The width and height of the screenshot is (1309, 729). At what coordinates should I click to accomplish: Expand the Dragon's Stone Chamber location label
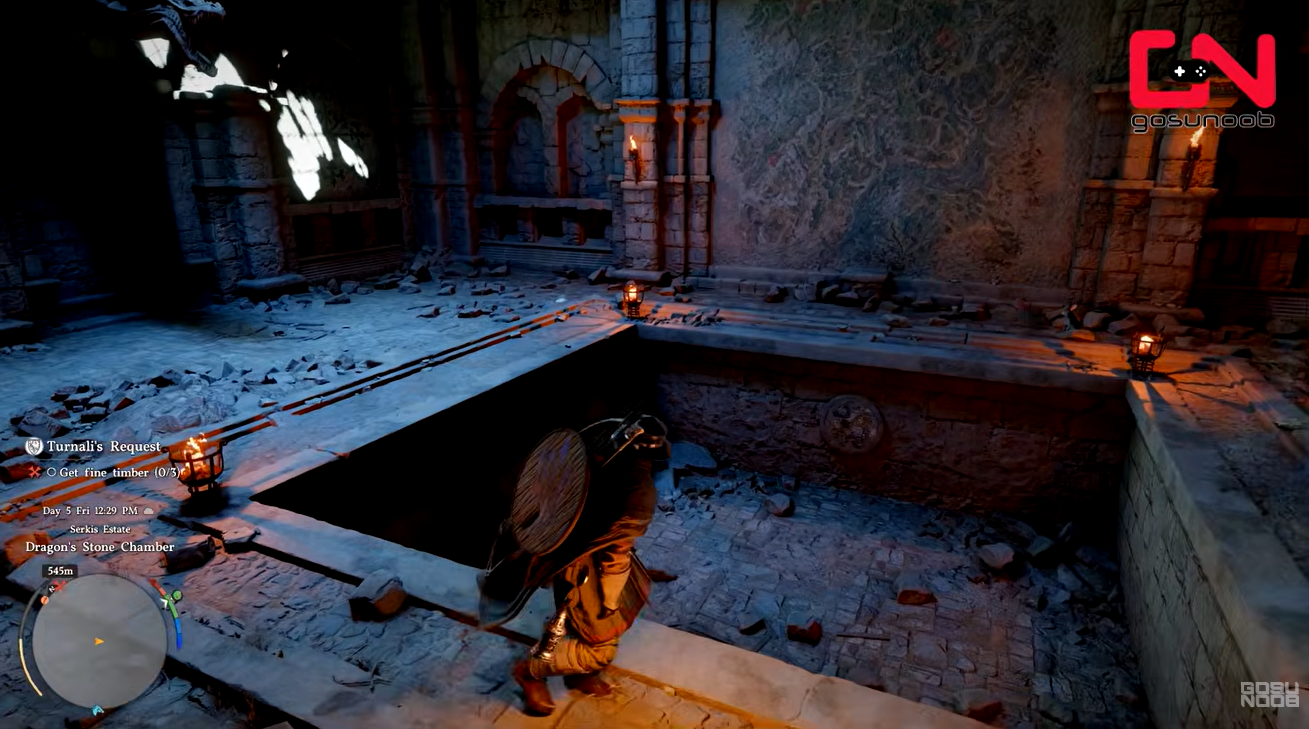pos(99,547)
